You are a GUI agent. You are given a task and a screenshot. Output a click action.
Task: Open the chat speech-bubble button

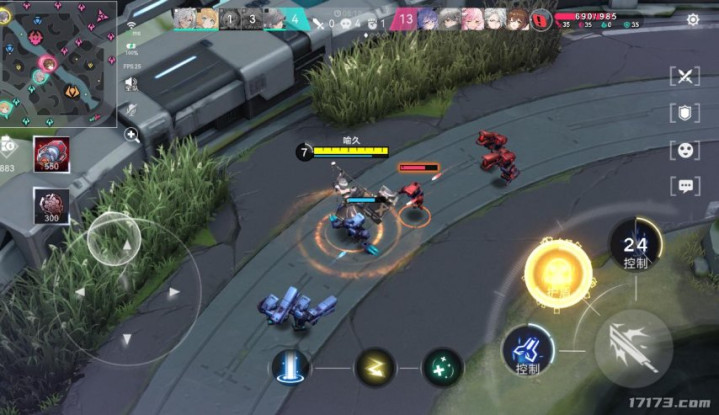[685, 186]
